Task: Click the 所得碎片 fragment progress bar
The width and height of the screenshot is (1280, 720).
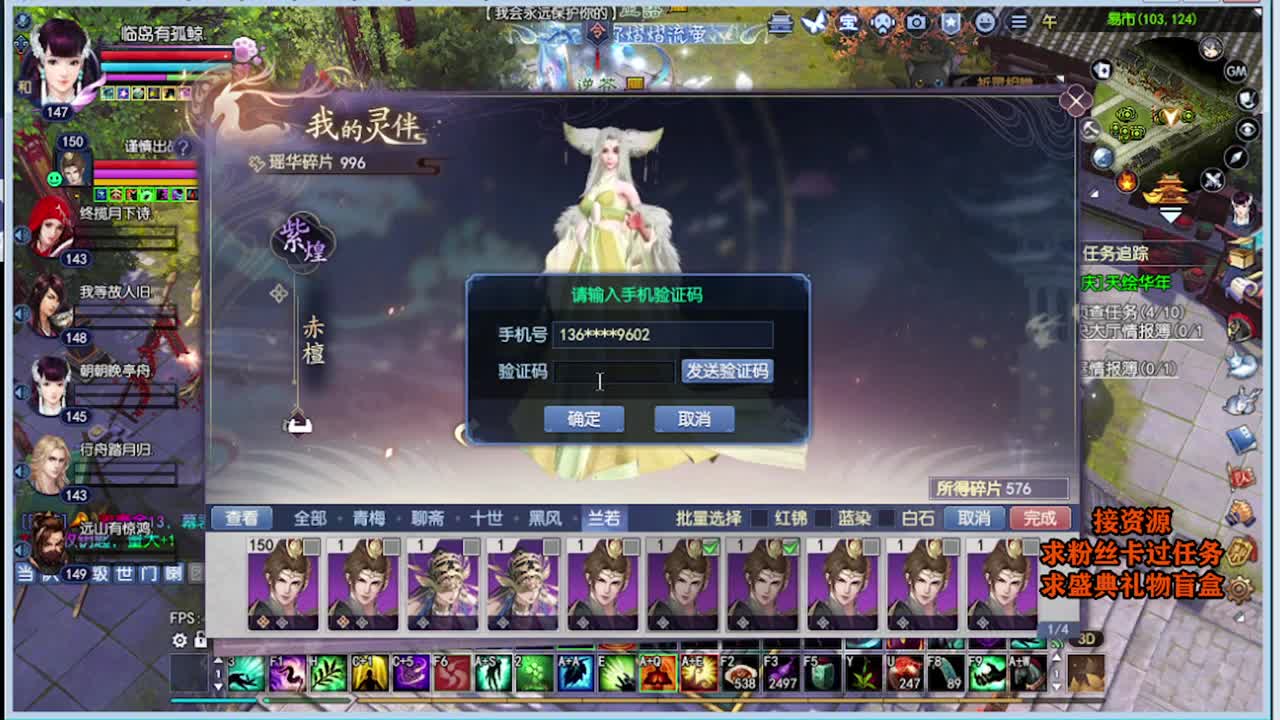Action: coord(1000,488)
